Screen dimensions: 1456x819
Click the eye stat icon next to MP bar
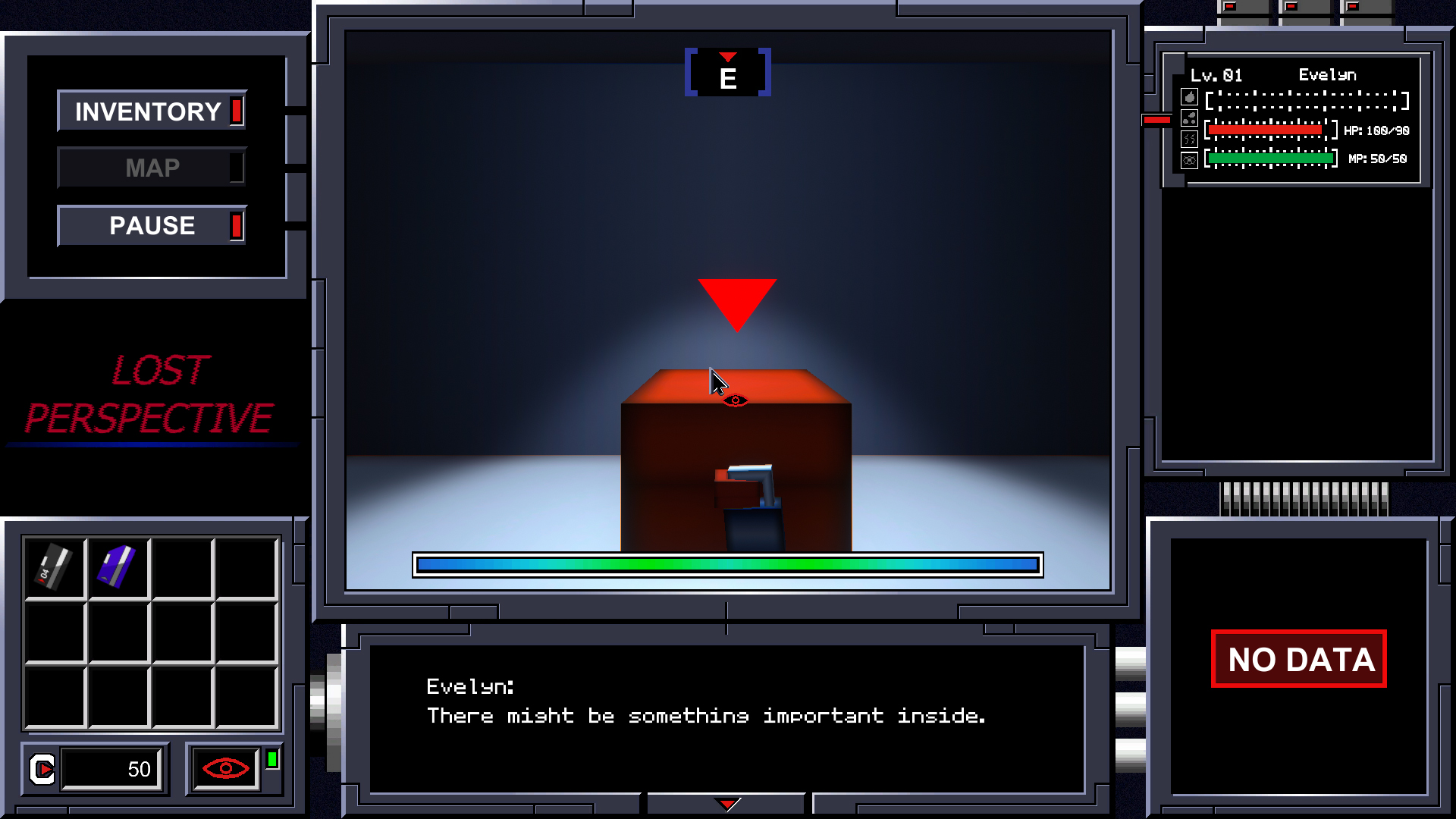[x=1188, y=160]
